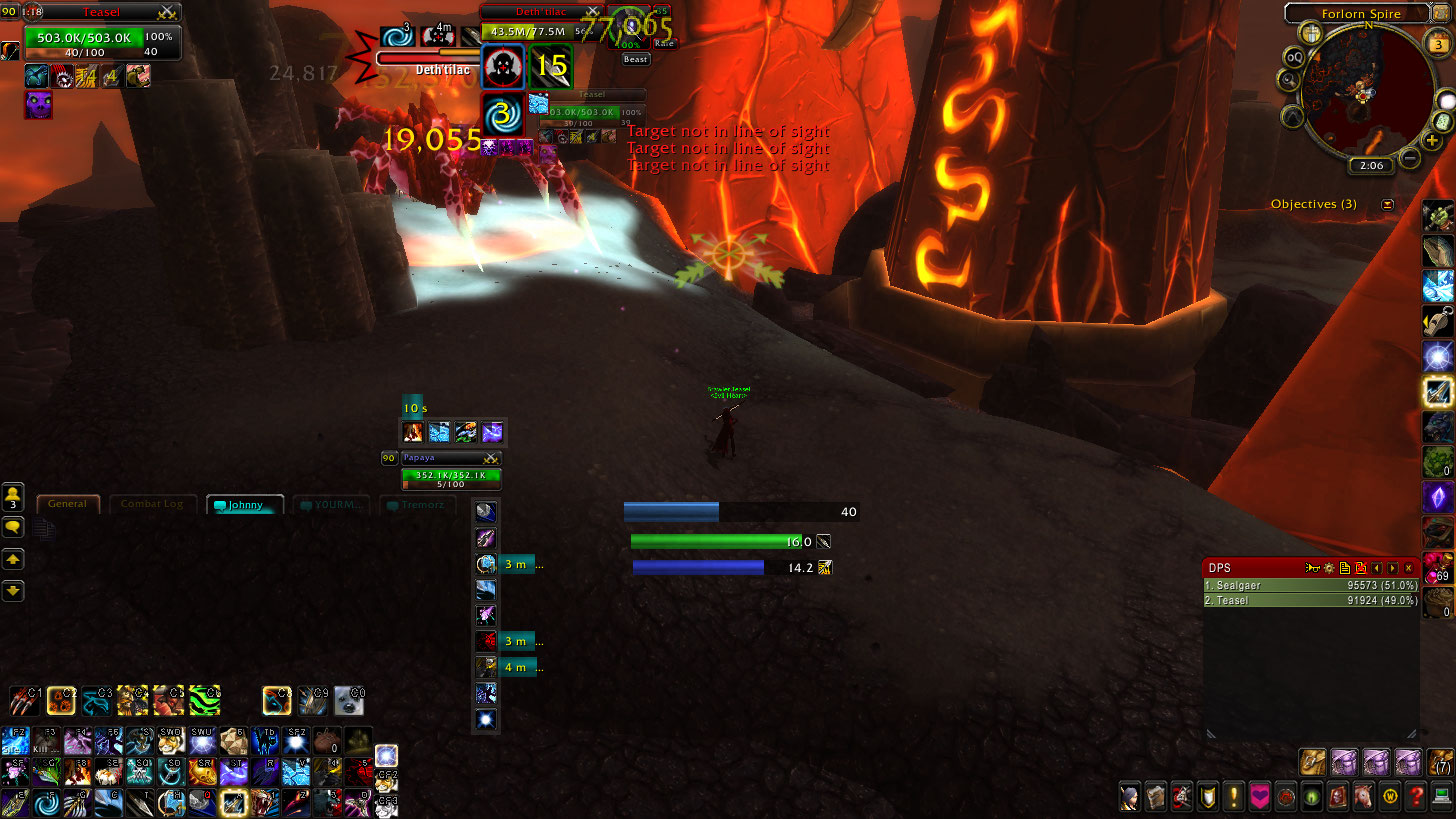
Task: Close the DPS meter window
Action: point(1409,568)
